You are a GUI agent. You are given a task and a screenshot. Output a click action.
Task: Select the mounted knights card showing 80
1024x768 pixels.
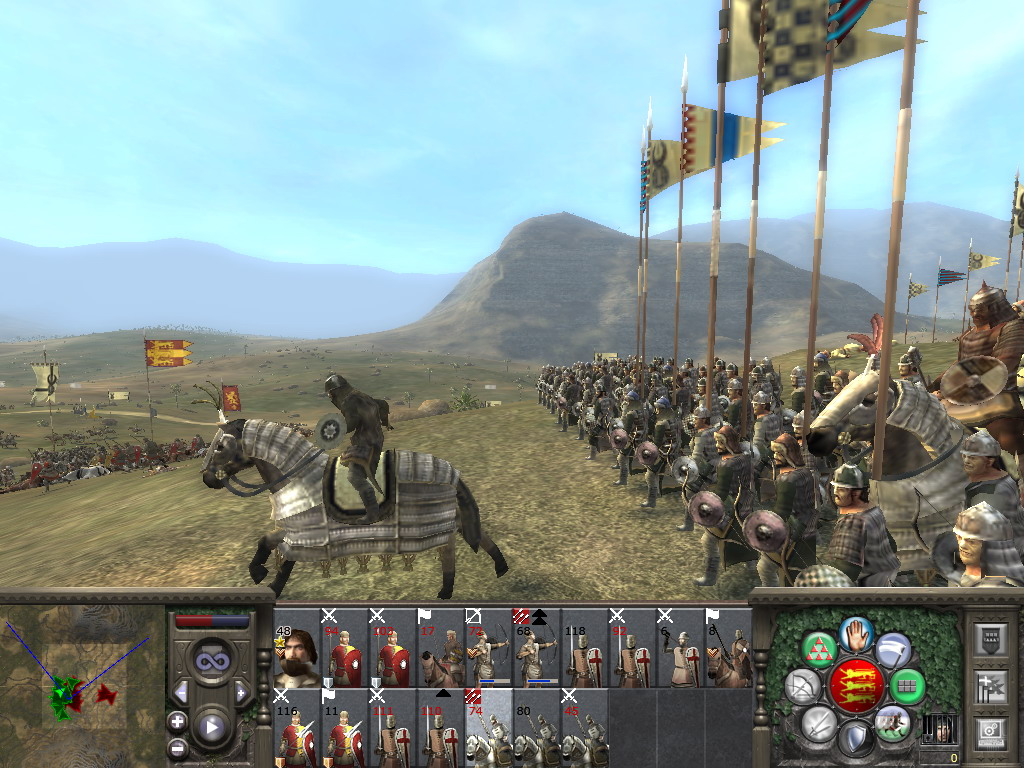point(536,728)
